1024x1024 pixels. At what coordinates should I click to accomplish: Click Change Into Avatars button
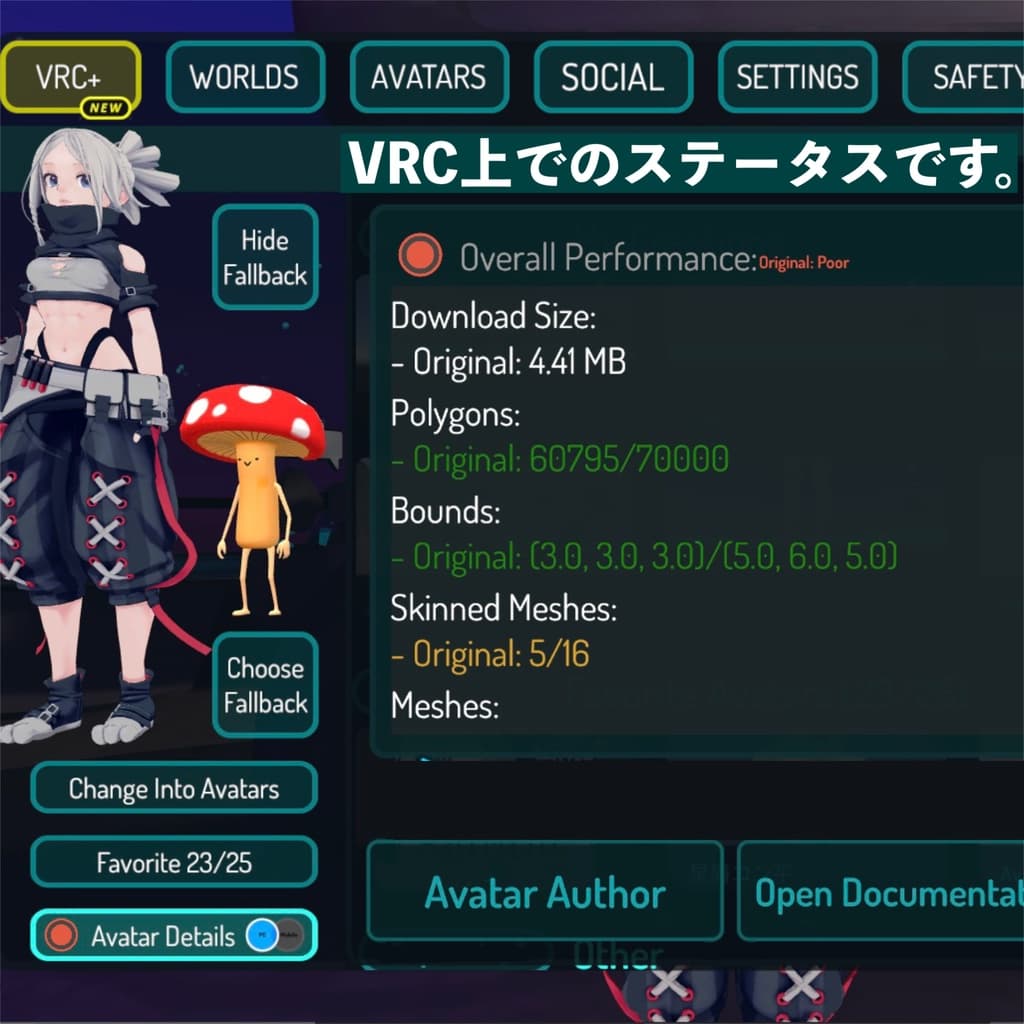click(x=174, y=788)
